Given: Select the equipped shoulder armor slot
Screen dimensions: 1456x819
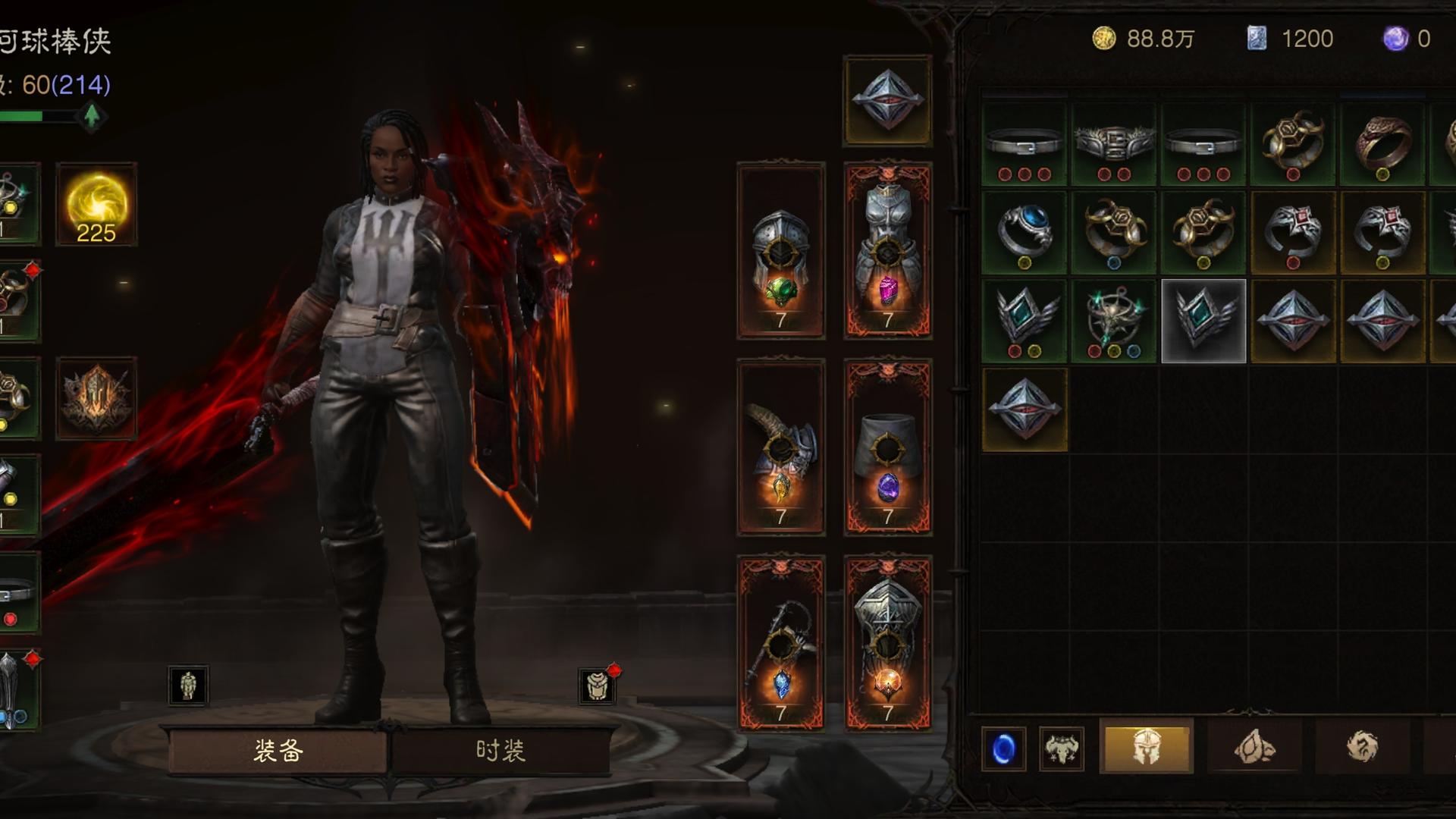Looking at the screenshot, I should click(780, 447).
